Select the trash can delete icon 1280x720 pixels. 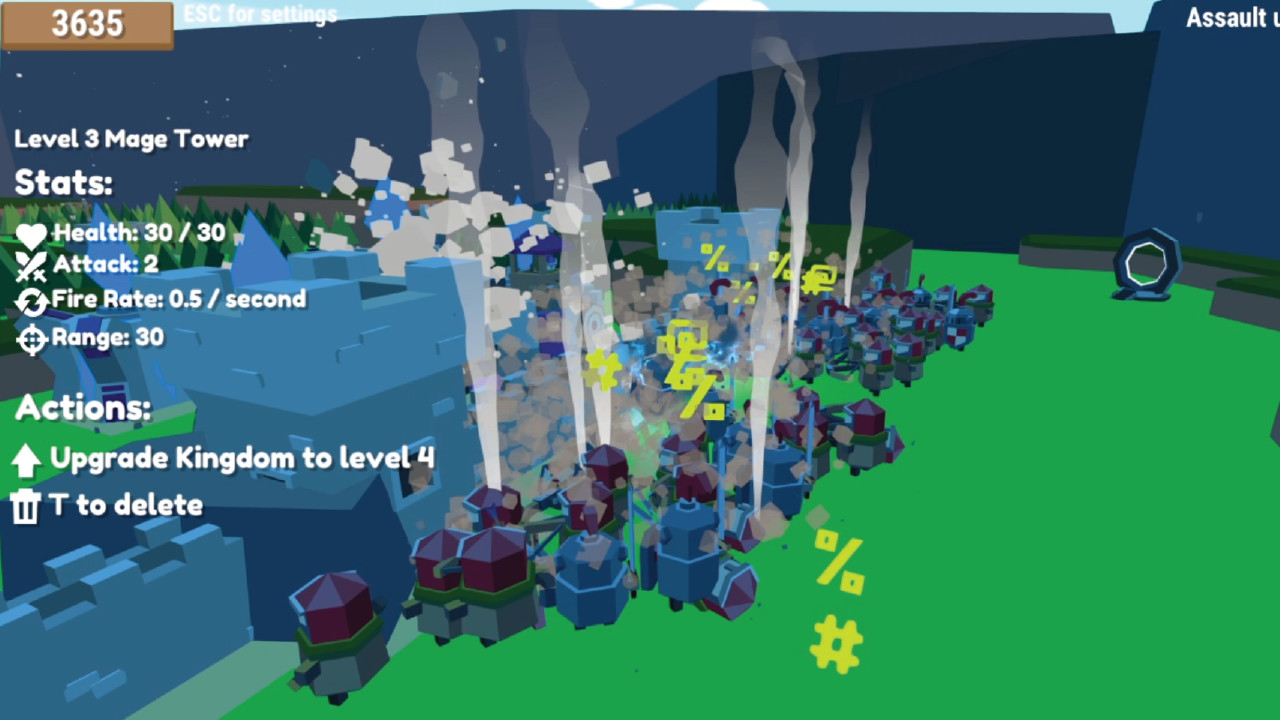coord(25,505)
